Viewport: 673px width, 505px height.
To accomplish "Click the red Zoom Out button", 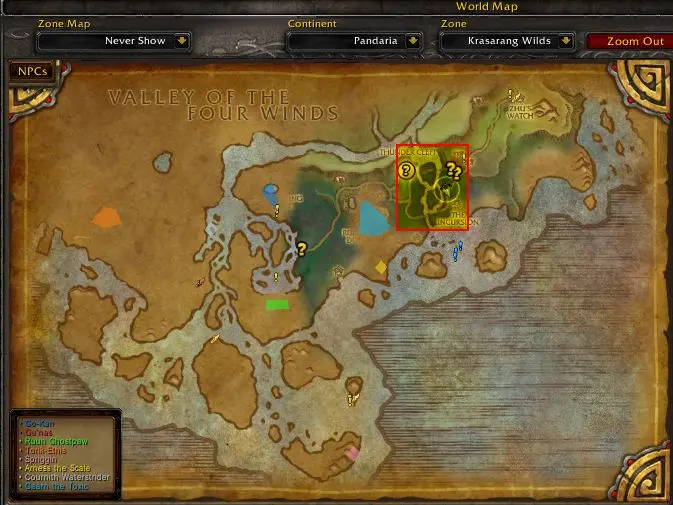I will pyautogui.click(x=637, y=41).
